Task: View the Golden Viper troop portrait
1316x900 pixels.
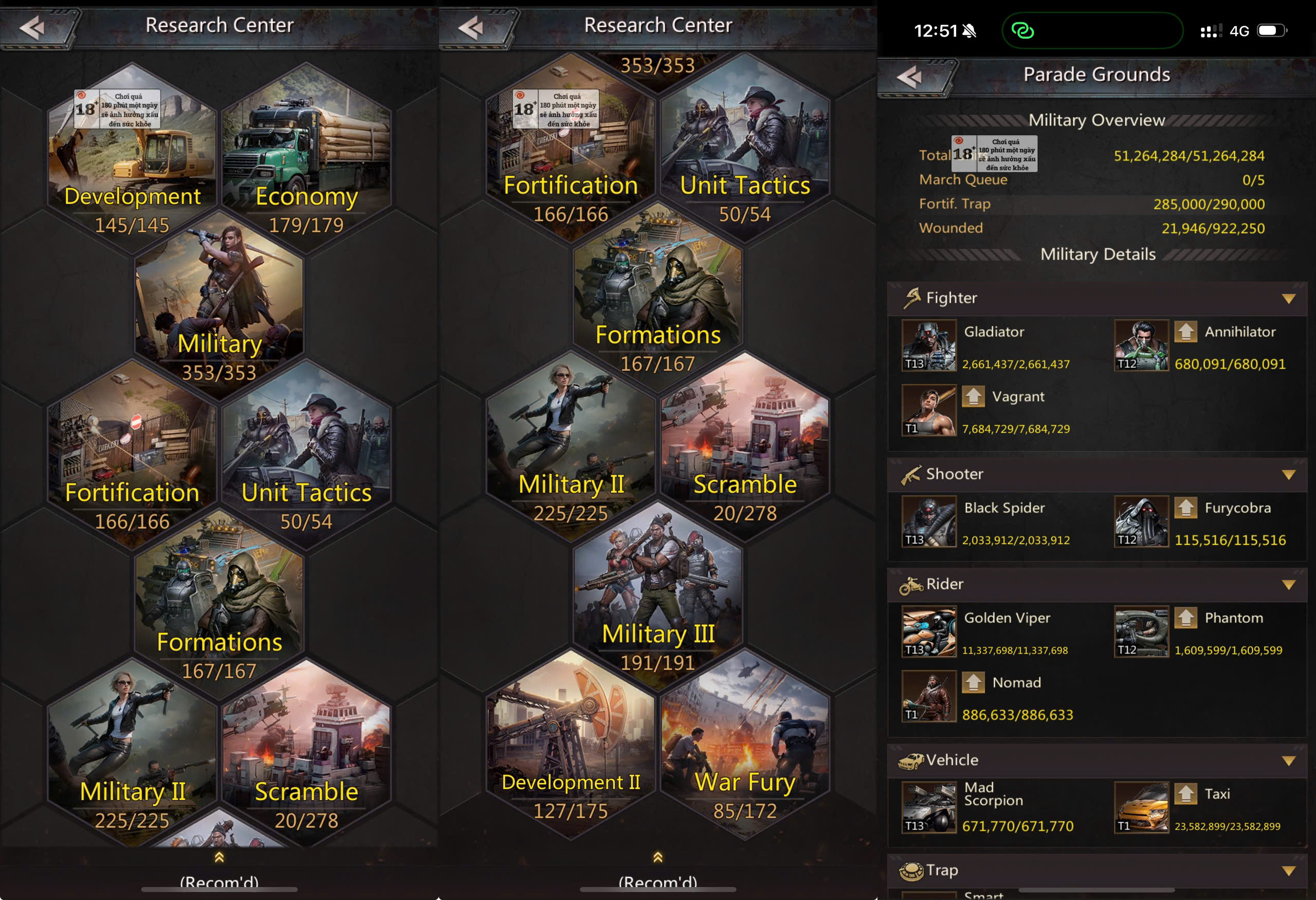Action: tap(929, 632)
